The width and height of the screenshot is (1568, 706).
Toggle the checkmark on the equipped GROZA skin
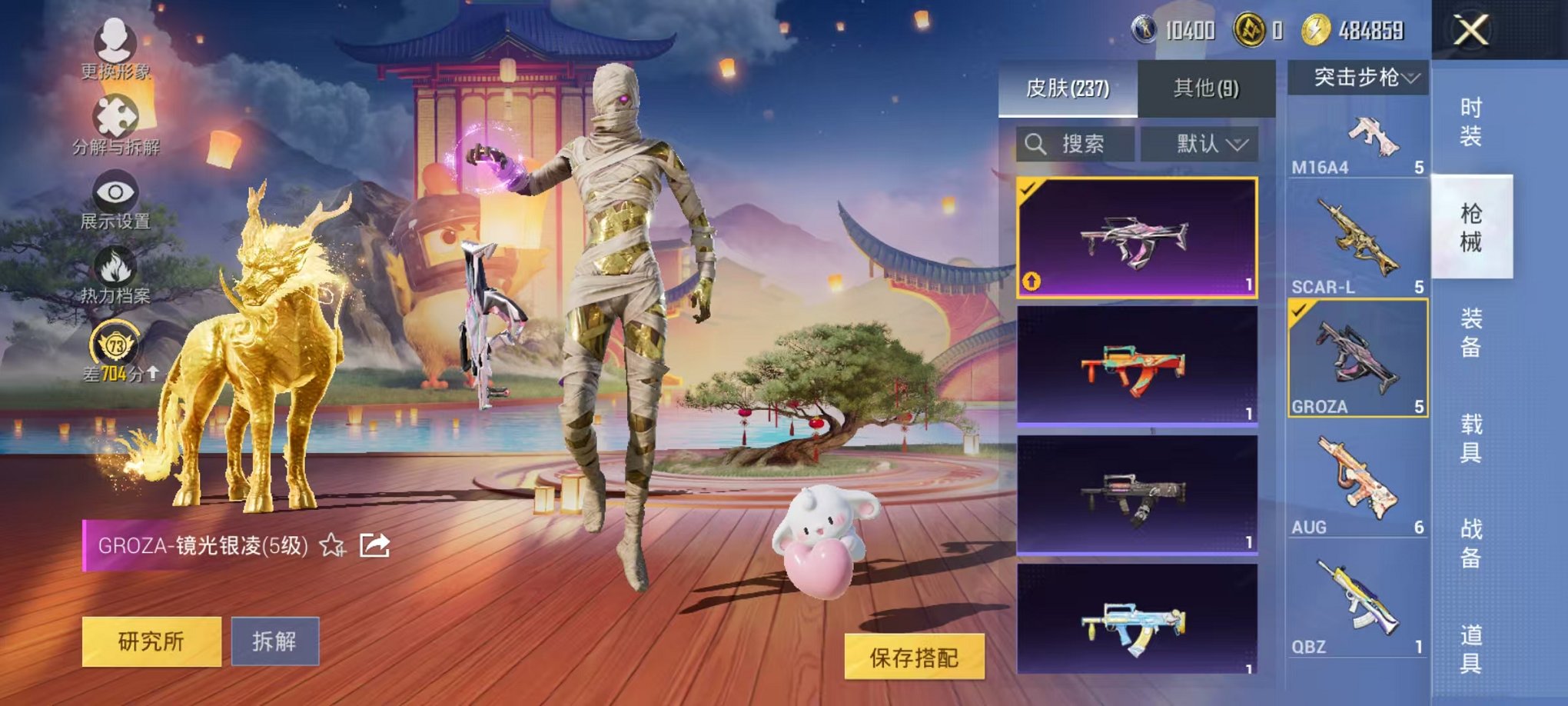tap(1028, 188)
